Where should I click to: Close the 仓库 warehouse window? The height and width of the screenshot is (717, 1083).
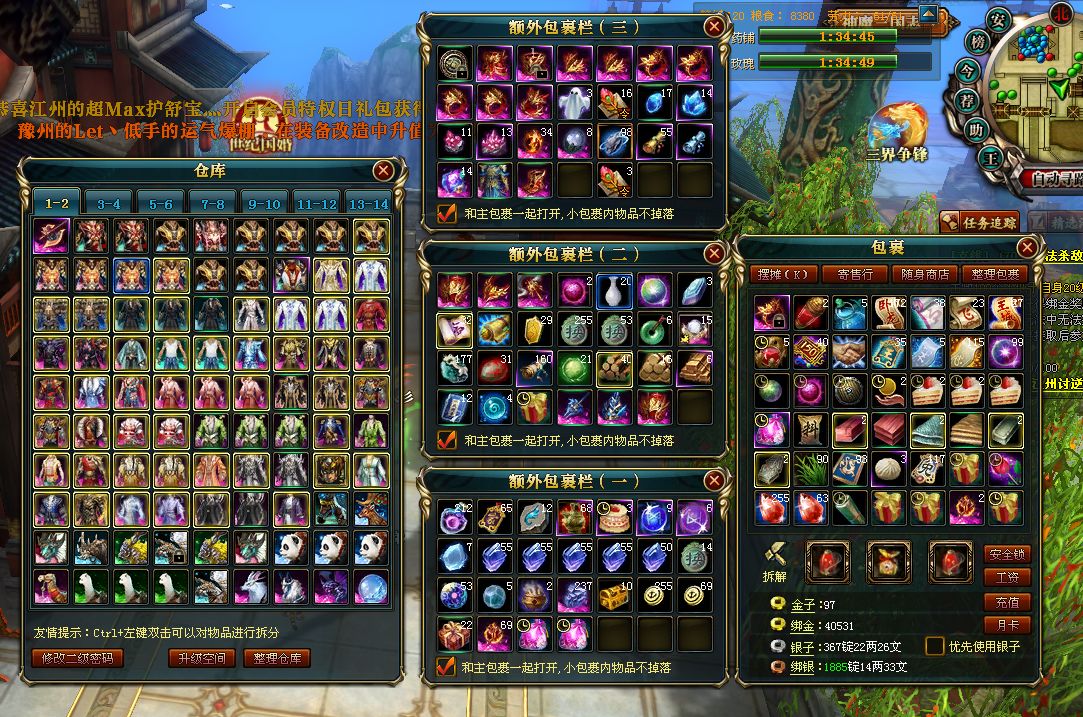(x=383, y=171)
